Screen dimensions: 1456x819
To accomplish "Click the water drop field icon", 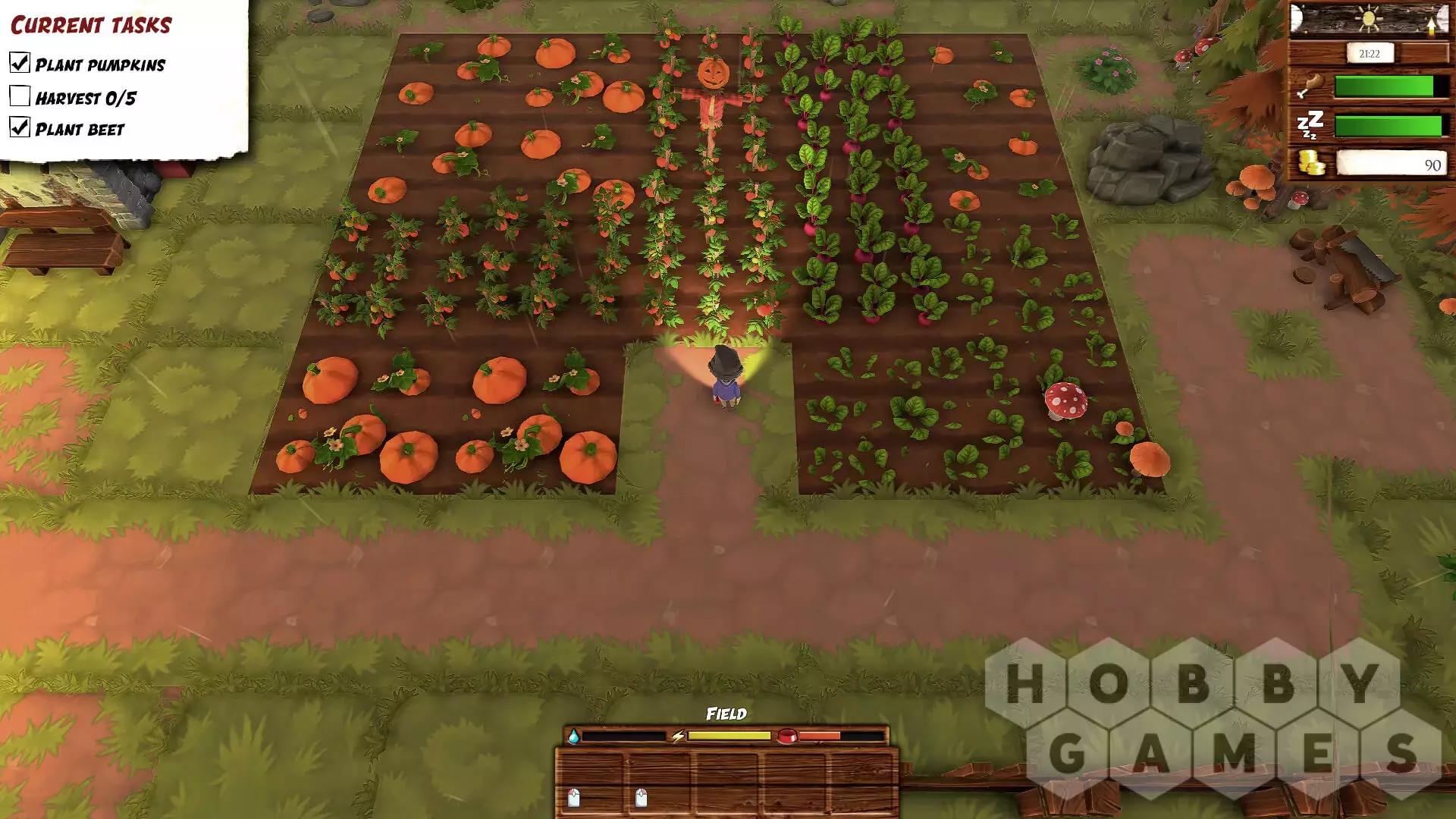I will [573, 736].
